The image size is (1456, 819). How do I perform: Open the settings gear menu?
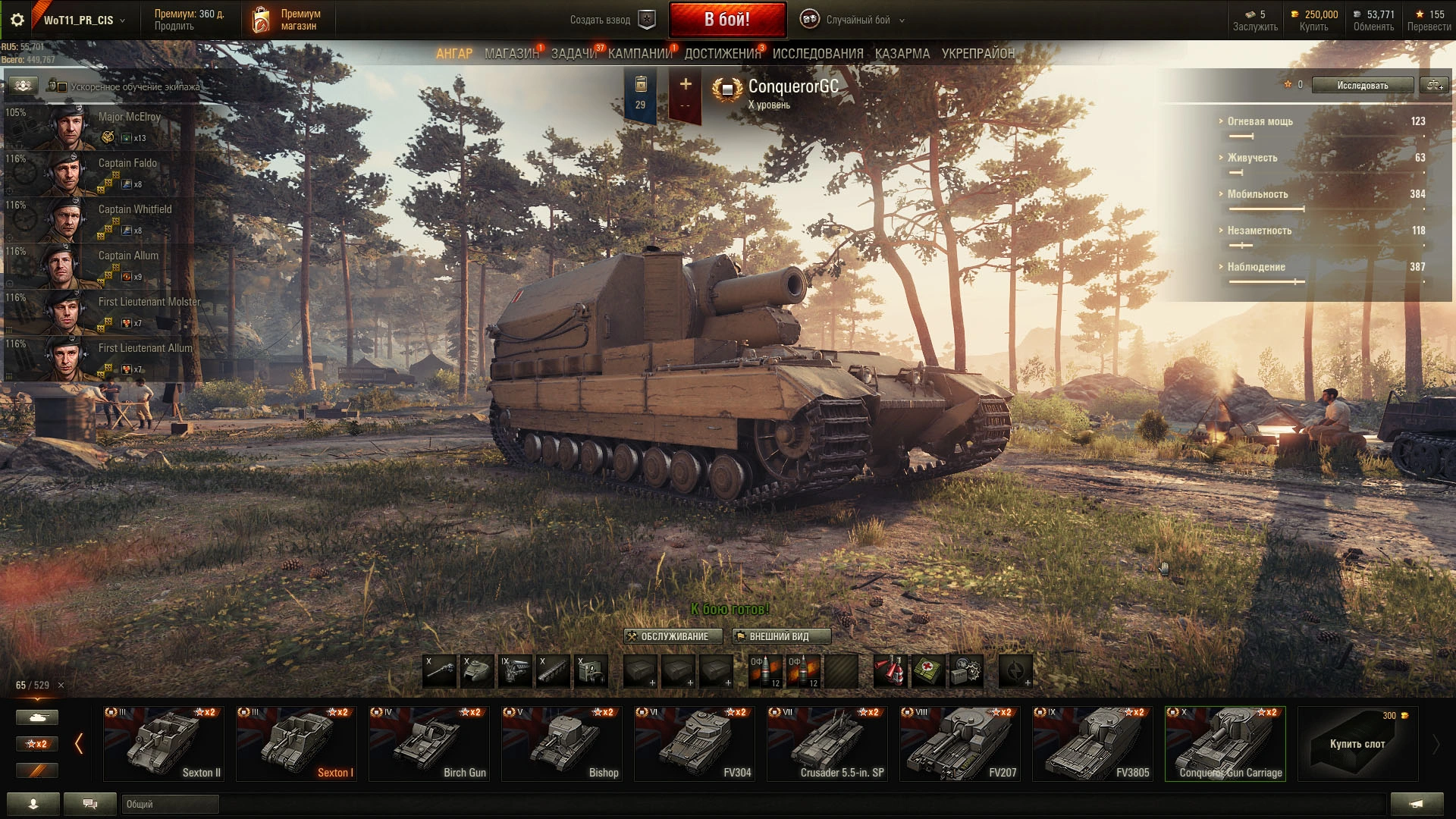17,20
